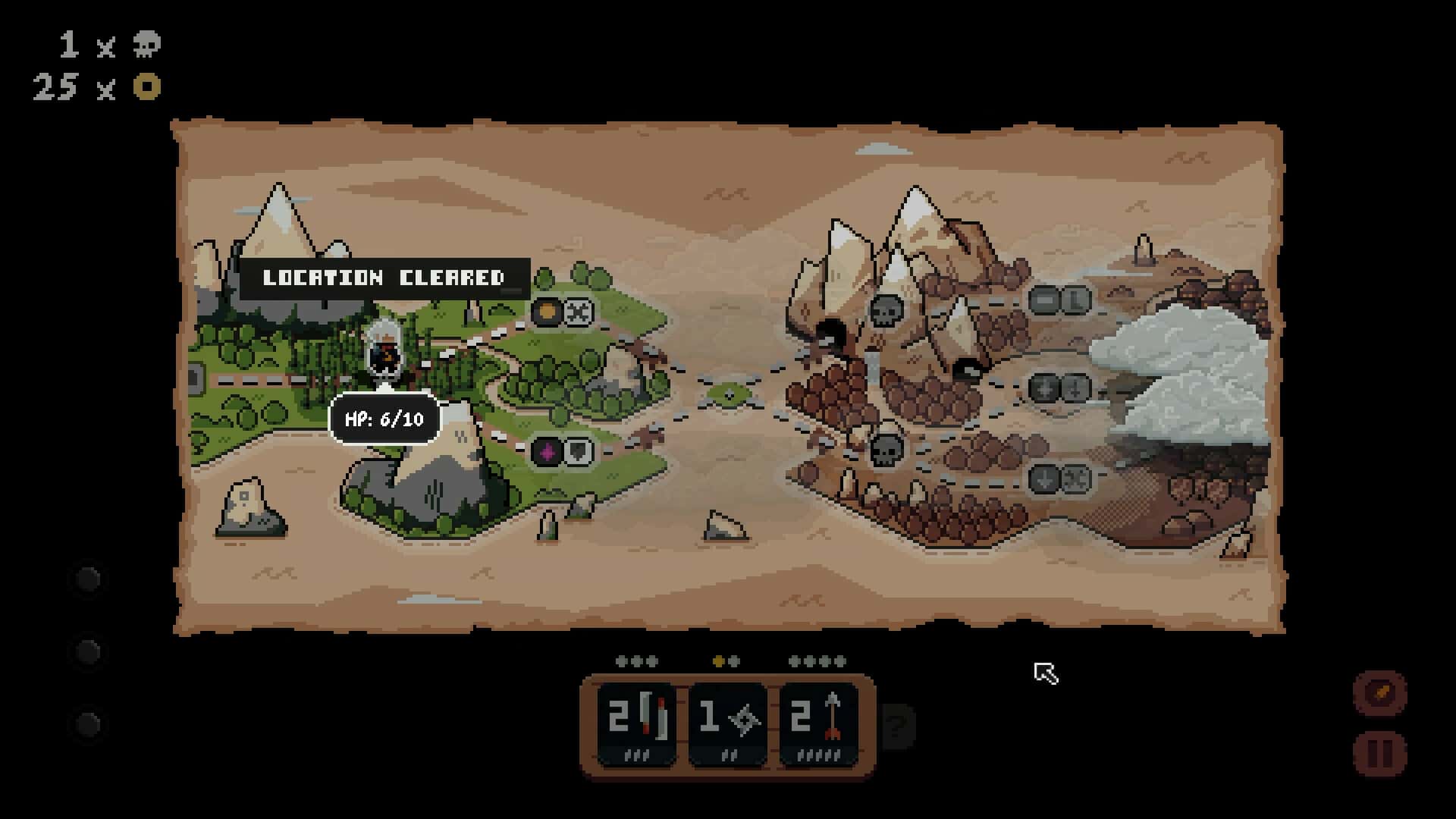1456x819 pixels.
Task: Click the paired reward node past the clouds
Action: pyautogui.click(x=1059, y=388)
